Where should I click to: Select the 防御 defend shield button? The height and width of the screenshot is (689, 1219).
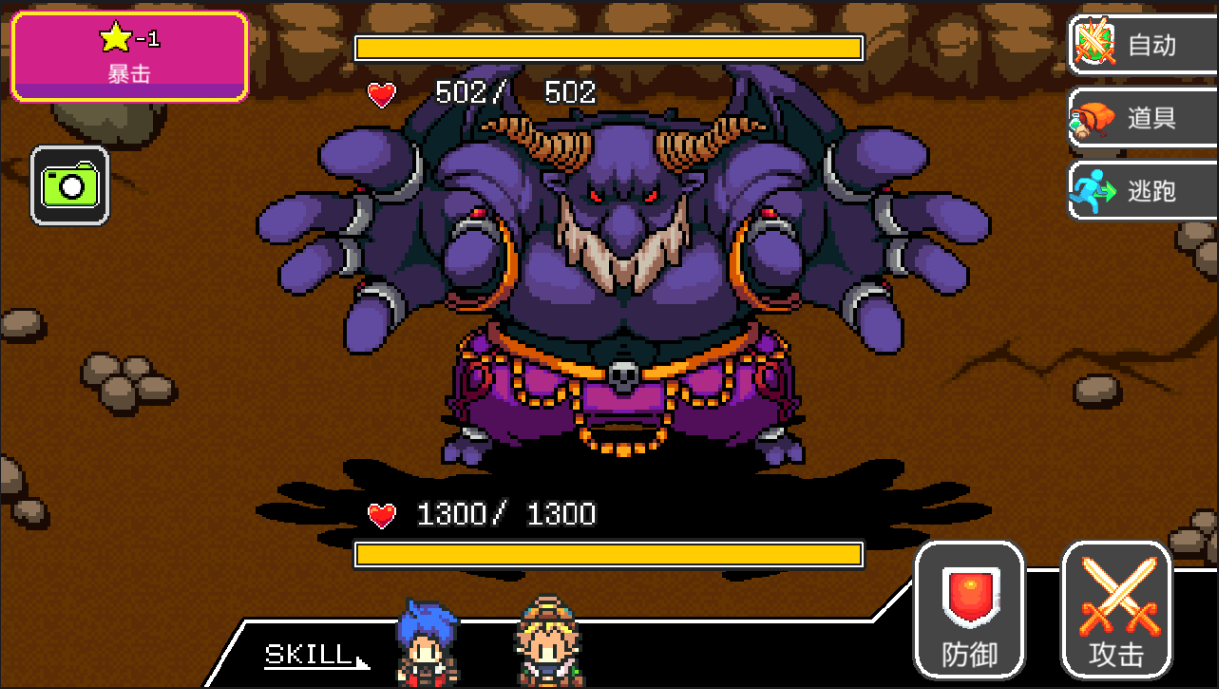(969, 610)
